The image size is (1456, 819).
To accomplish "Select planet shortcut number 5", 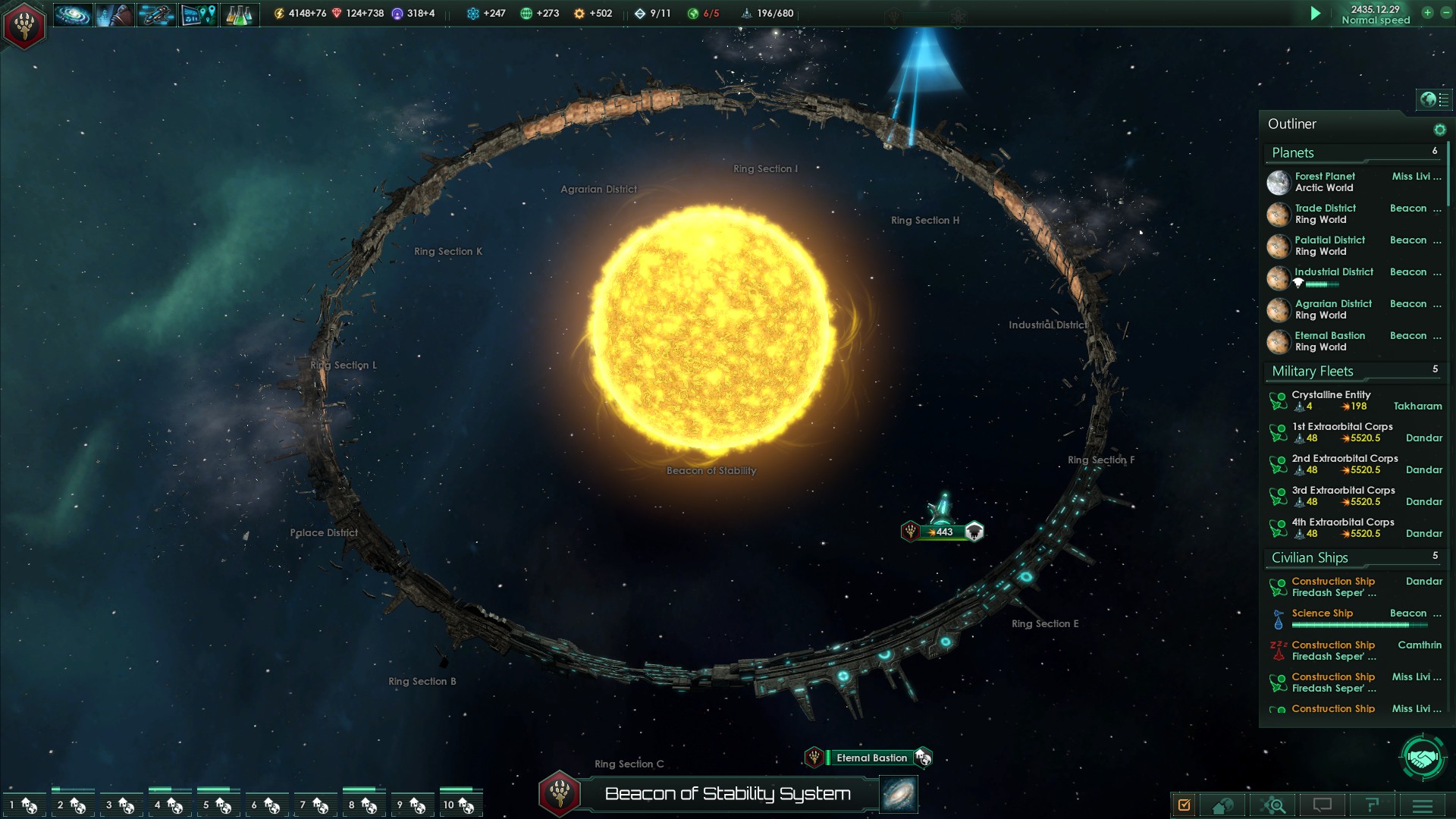I will click(215, 805).
